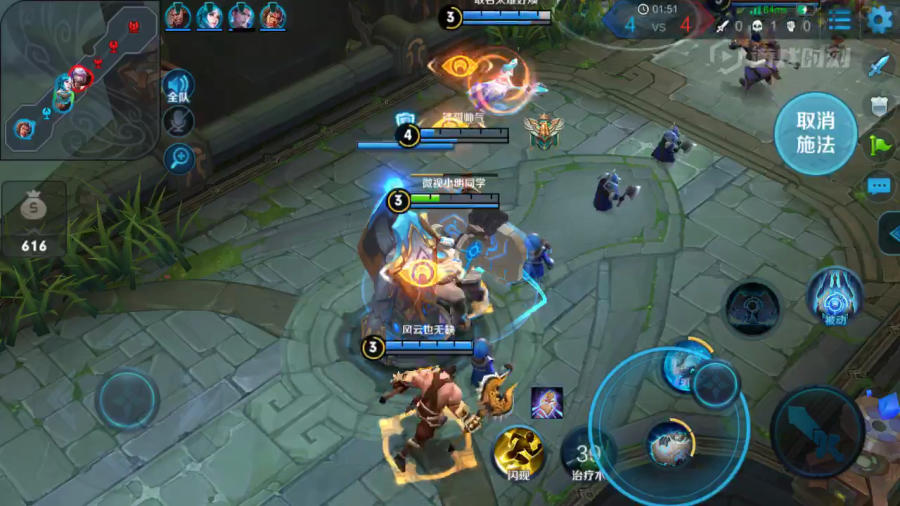Send the blue sword attack signal
Image resolution: width=900 pixels, height=506 pixels.
pyautogui.click(x=878, y=66)
